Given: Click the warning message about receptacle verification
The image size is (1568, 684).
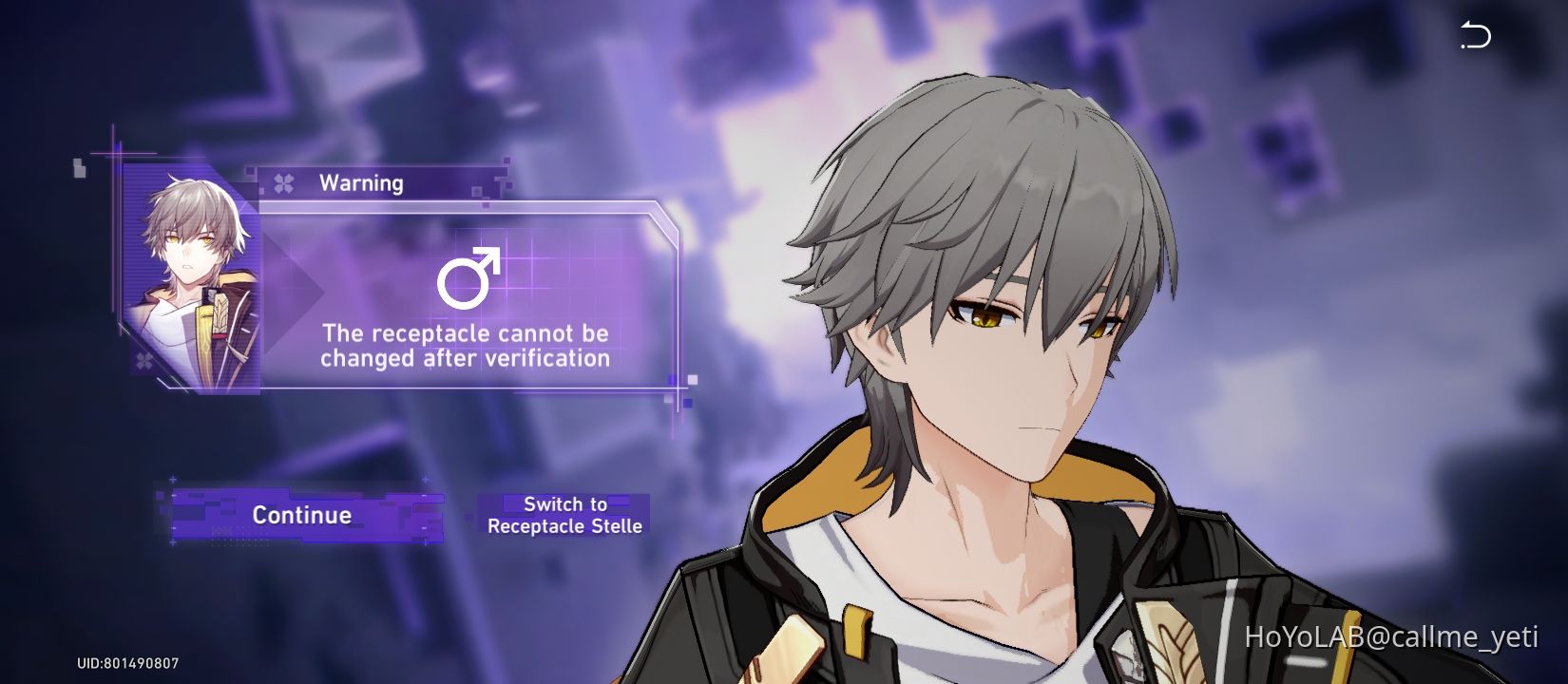Looking at the screenshot, I should (x=464, y=347).
